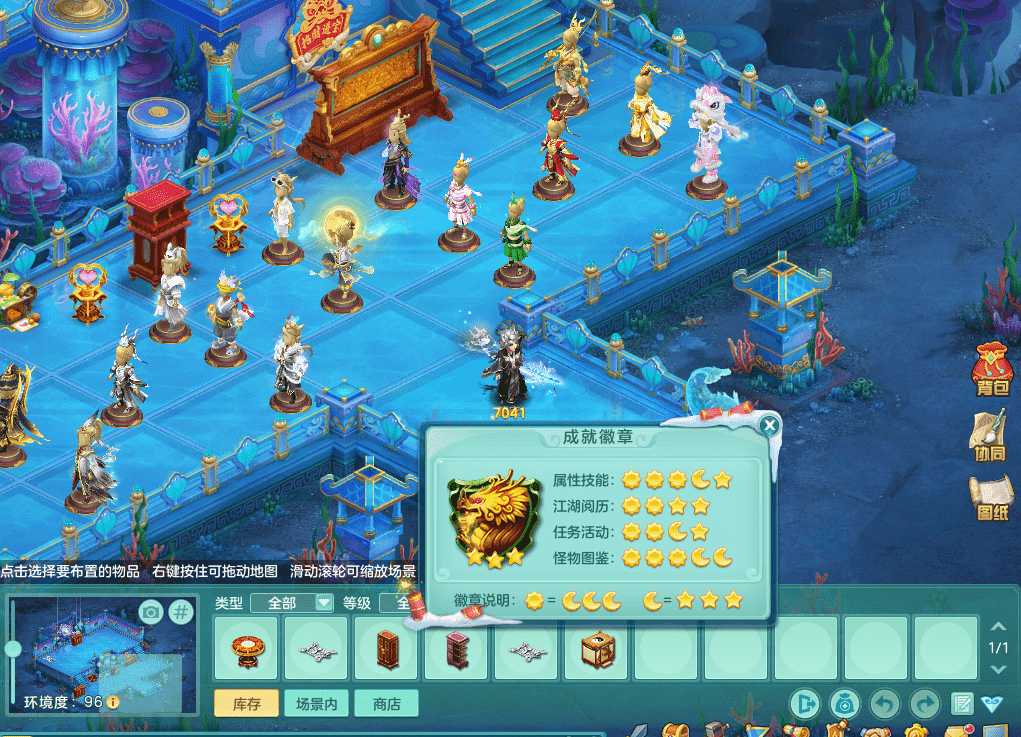Click the exit door button in the toolbar

(x=803, y=704)
